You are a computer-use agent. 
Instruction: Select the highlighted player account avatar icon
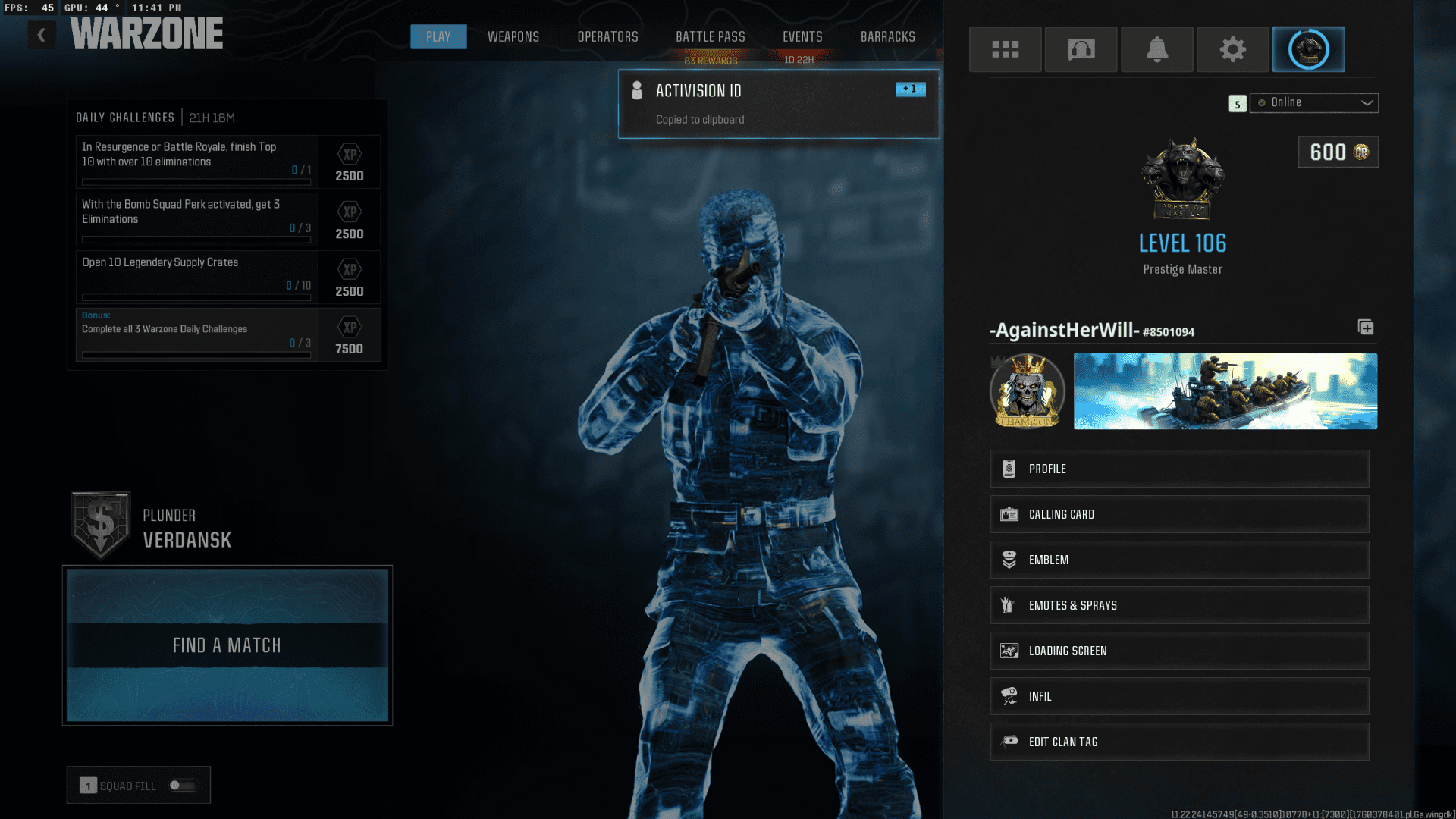pos(1307,49)
